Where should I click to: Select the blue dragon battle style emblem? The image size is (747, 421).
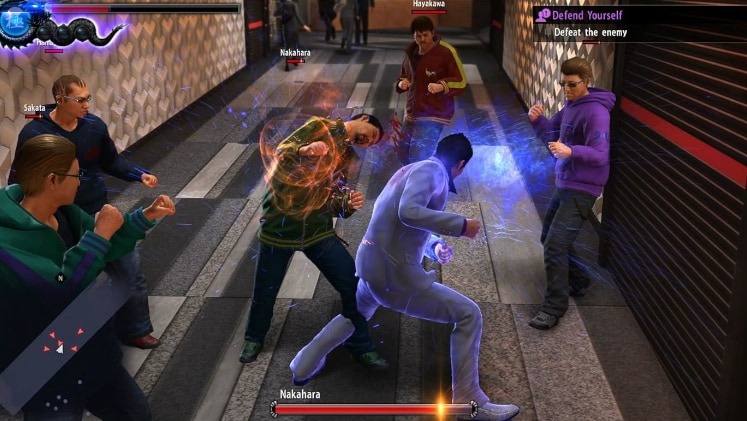pyautogui.click(x=18, y=22)
